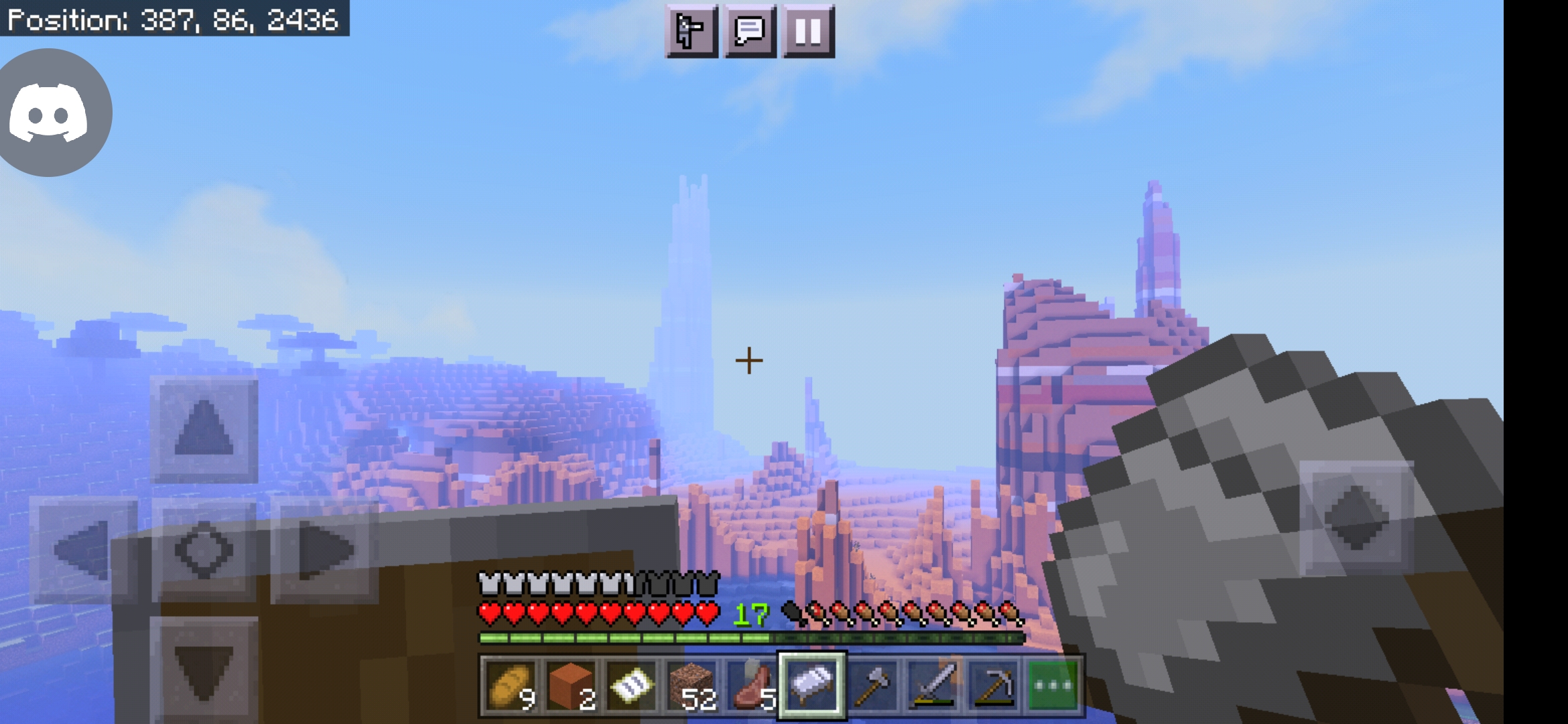Open inventory with the three-dots button
This screenshot has height=724, width=1568.
(1053, 686)
